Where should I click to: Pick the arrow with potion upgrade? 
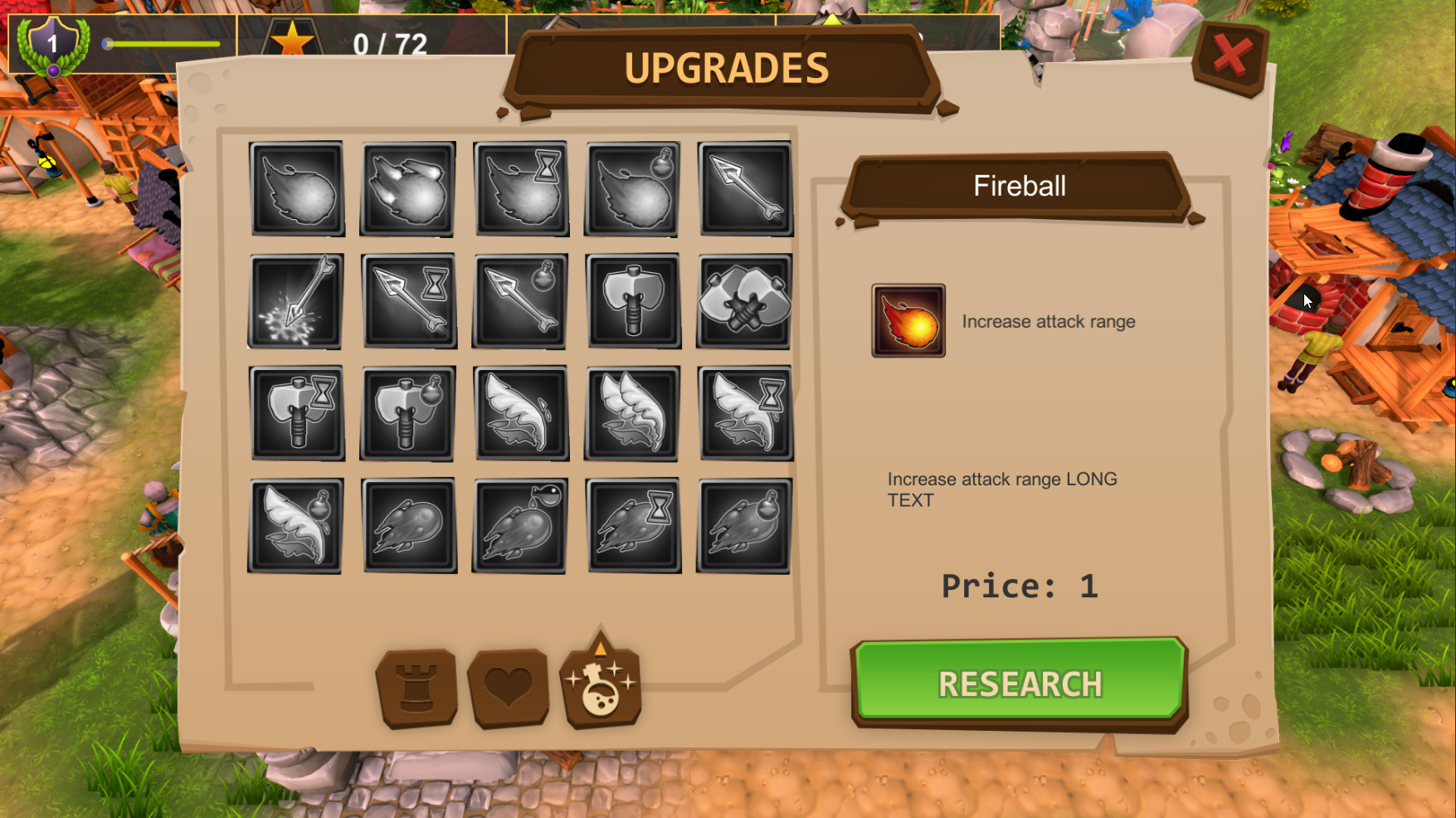pos(520,300)
